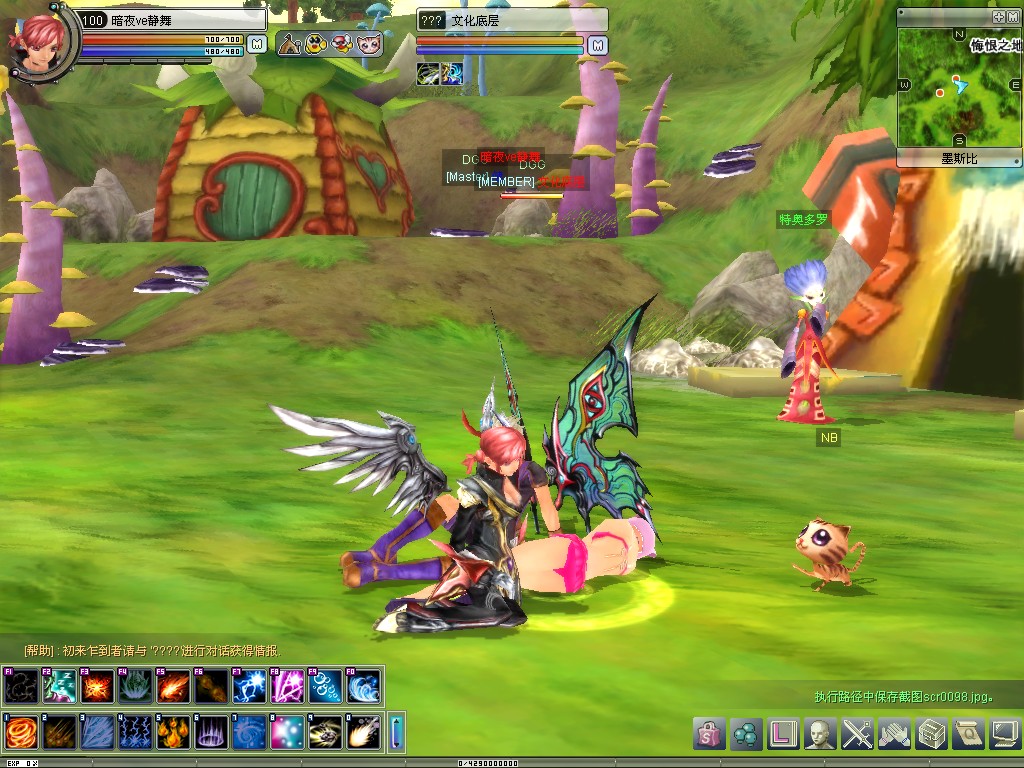Image resolution: width=1024 pixels, height=768 pixels.
Task: Open the treasure chest inventory
Action: tap(932, 733)
